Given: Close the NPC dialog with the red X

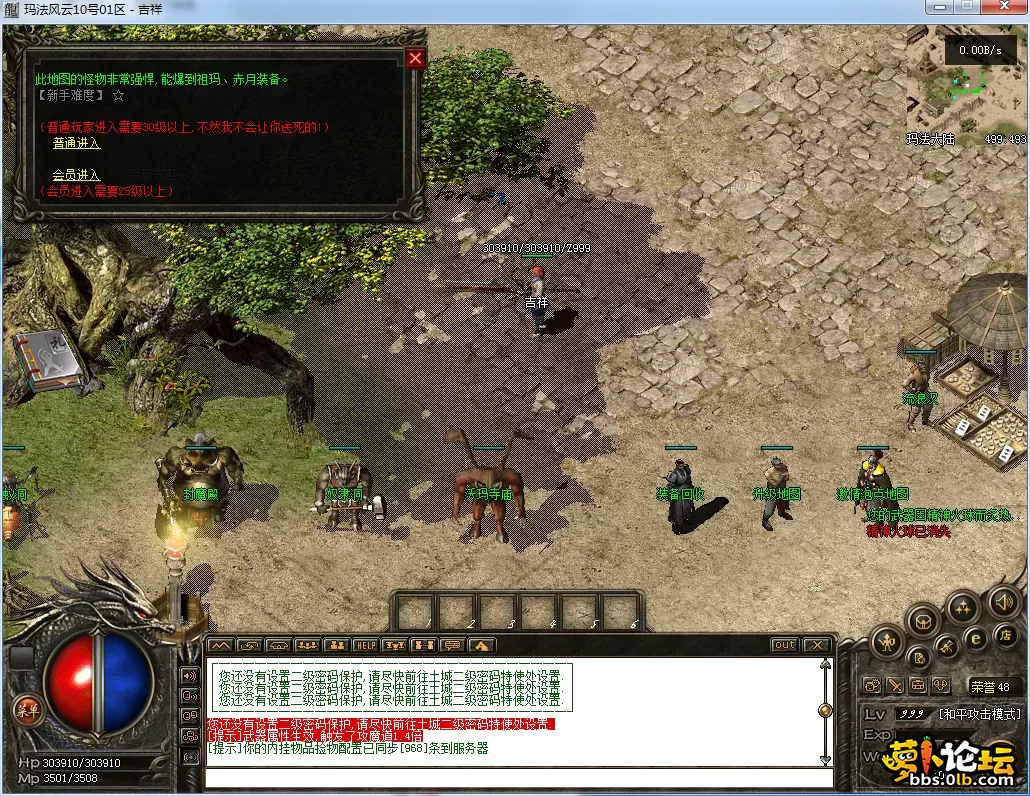Looking at the screenshot, I should [x=415, y=58].
